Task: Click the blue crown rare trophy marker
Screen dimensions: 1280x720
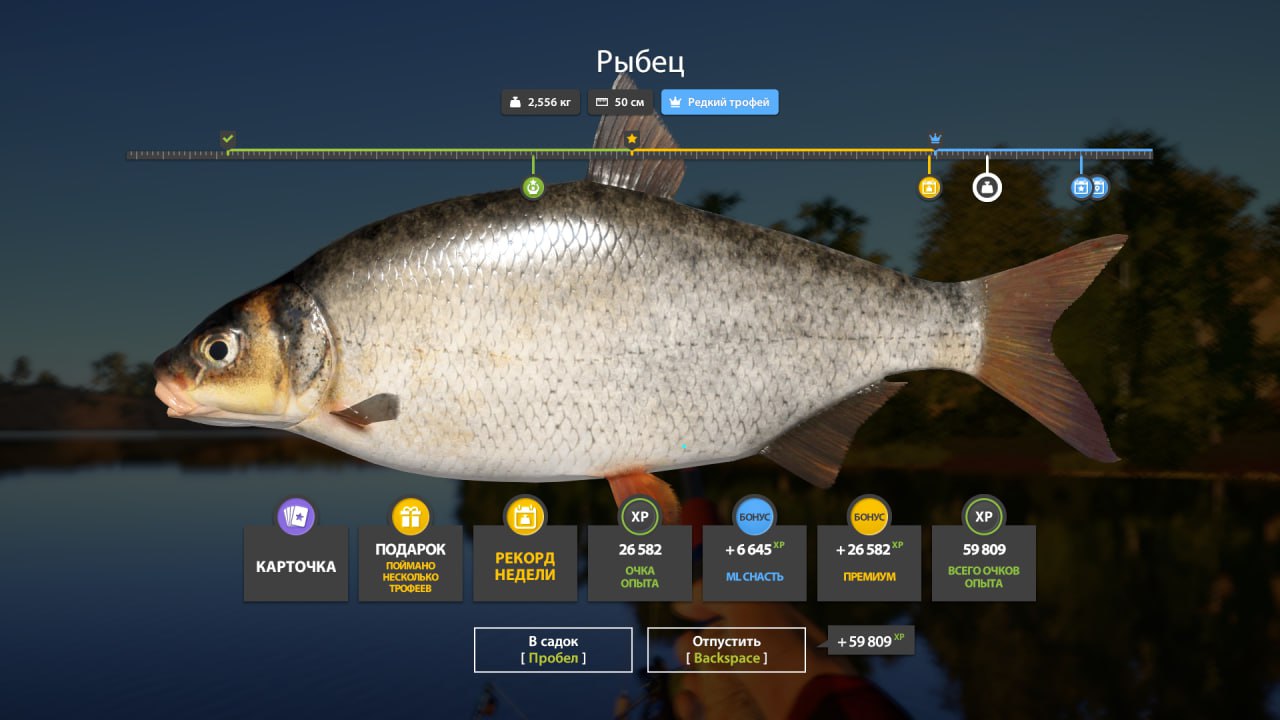Action: coord(935,138)
